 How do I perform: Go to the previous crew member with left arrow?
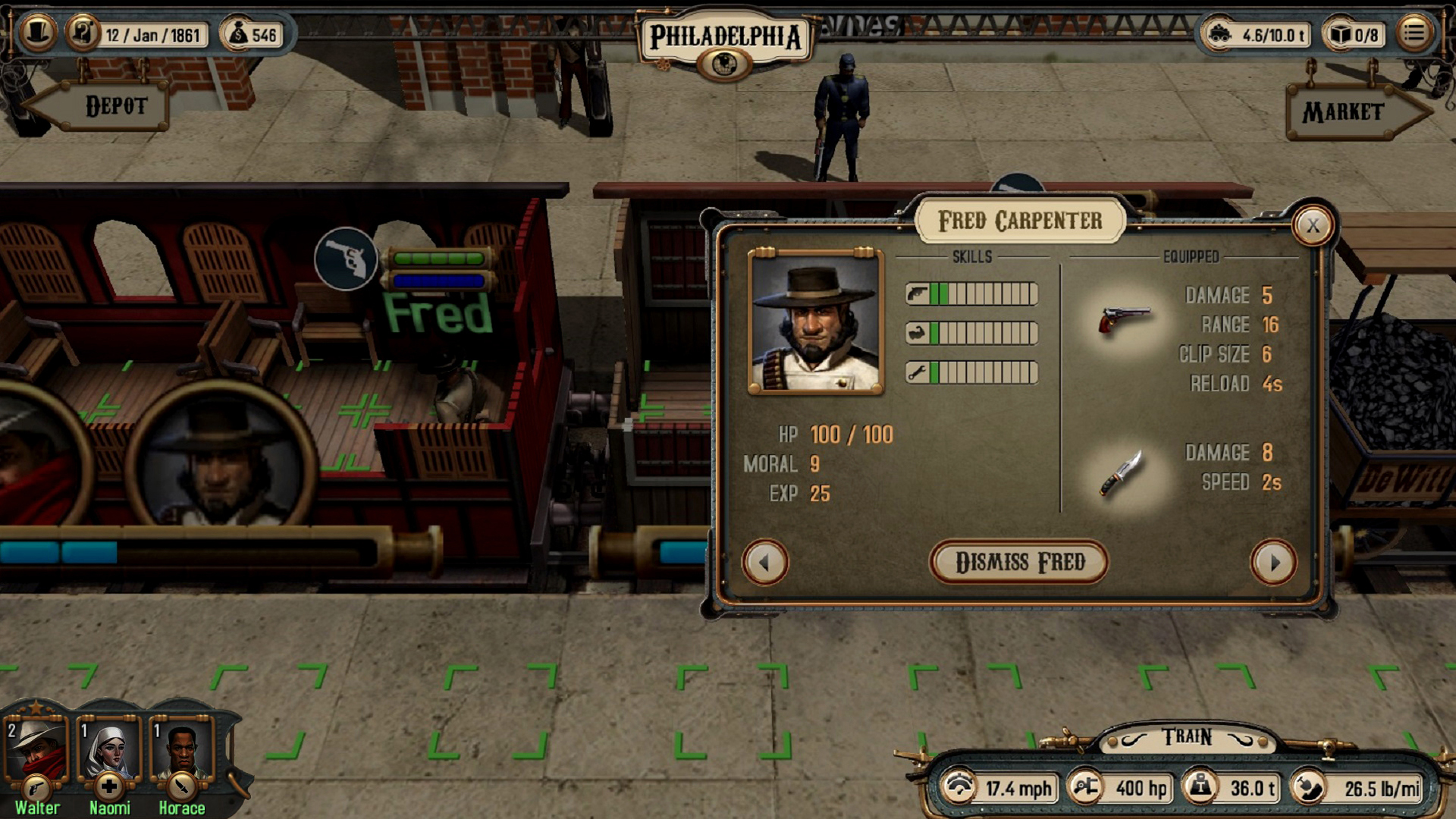click(766, 561)
